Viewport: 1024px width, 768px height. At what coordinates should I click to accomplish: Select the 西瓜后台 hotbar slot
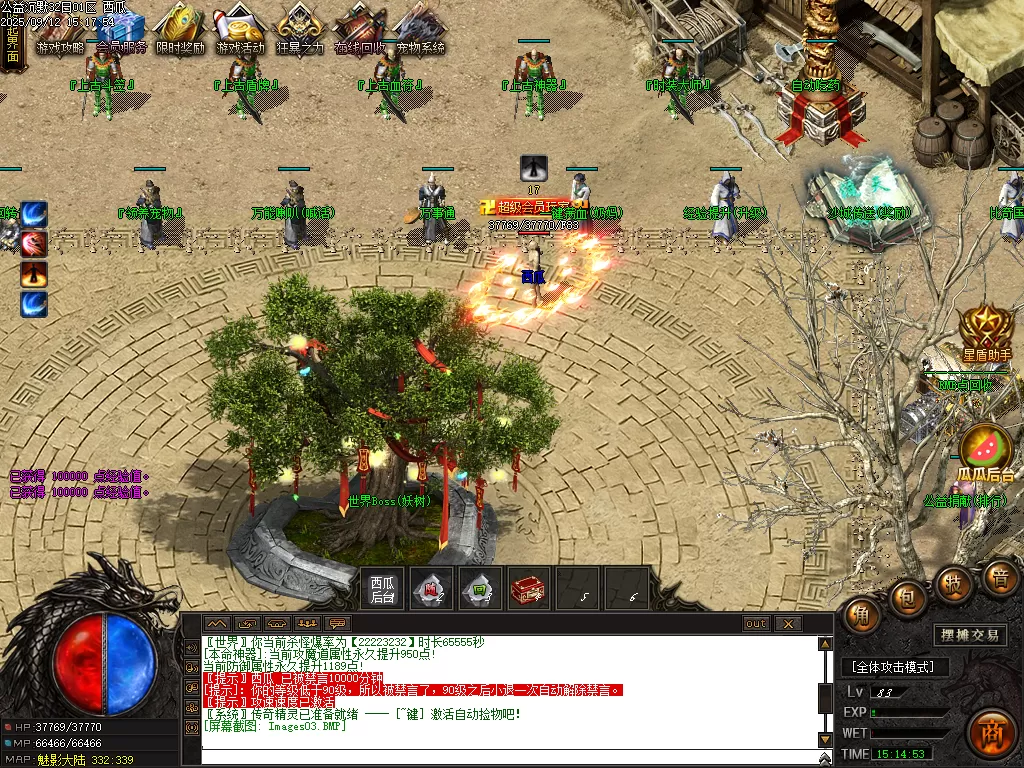point(383,589)
